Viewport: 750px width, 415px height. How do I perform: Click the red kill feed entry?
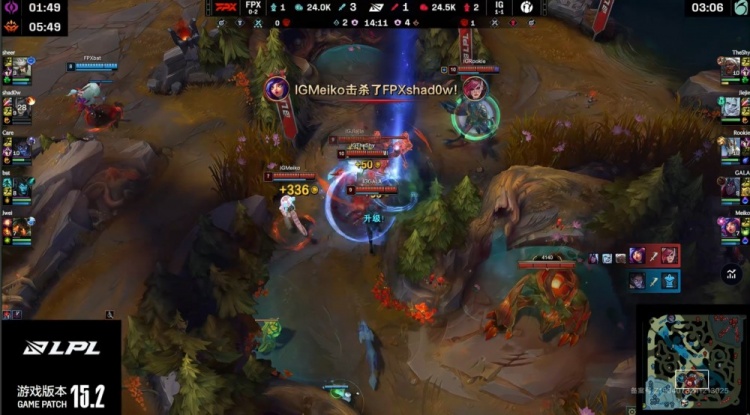(654, 256)
